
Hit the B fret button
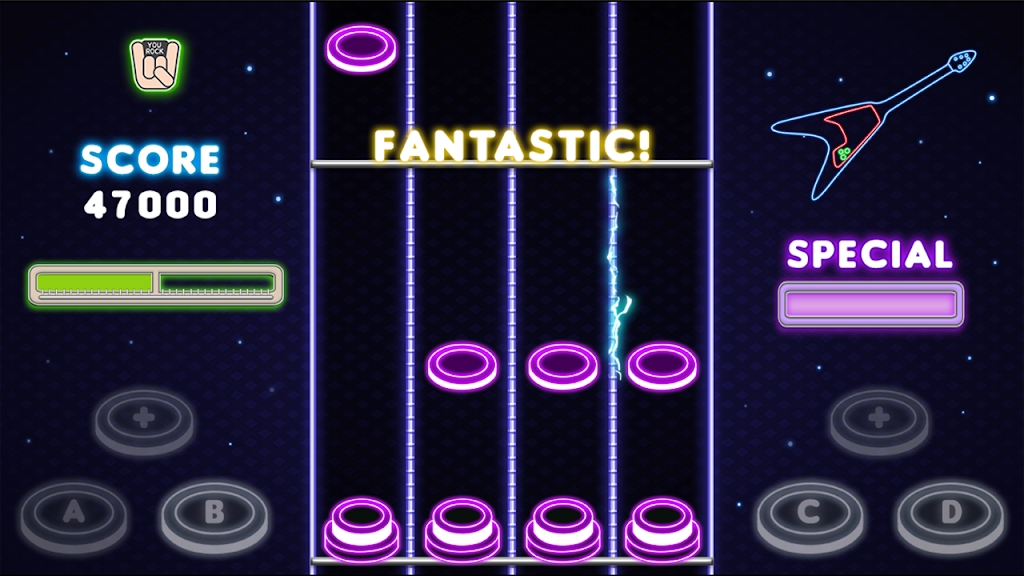click(x=214, y=514)
